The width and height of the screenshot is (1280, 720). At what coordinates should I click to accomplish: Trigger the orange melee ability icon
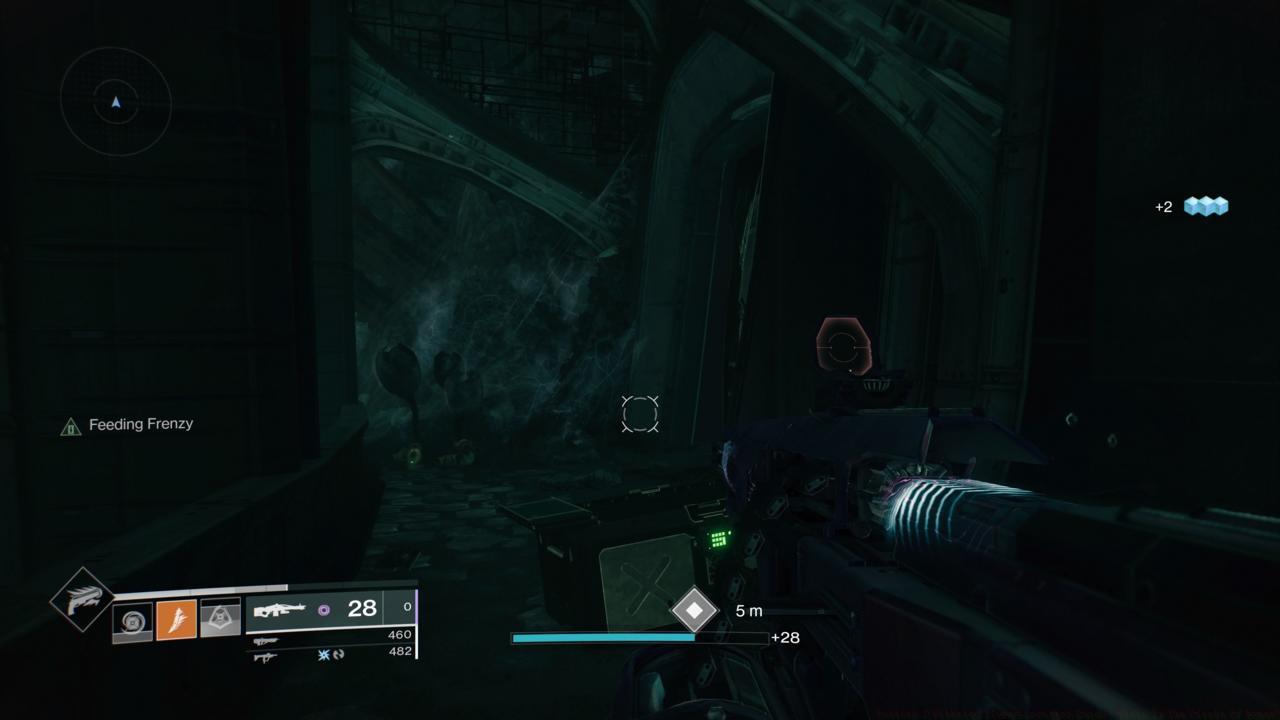click(176, 620)
